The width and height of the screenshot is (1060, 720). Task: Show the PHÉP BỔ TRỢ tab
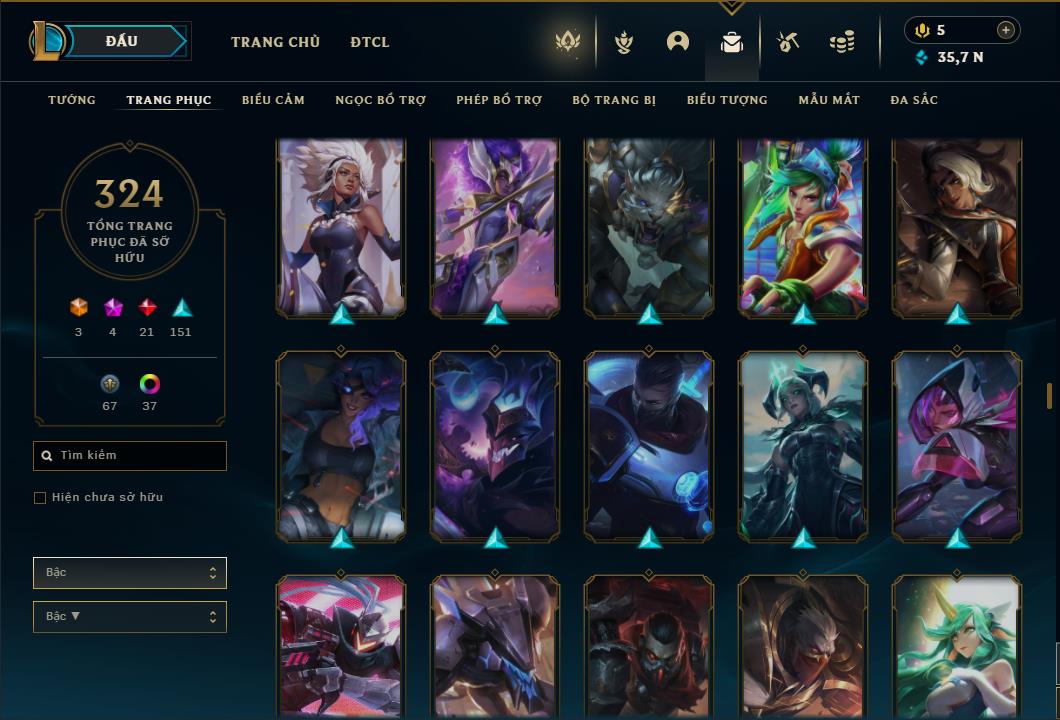click(499, 100)
